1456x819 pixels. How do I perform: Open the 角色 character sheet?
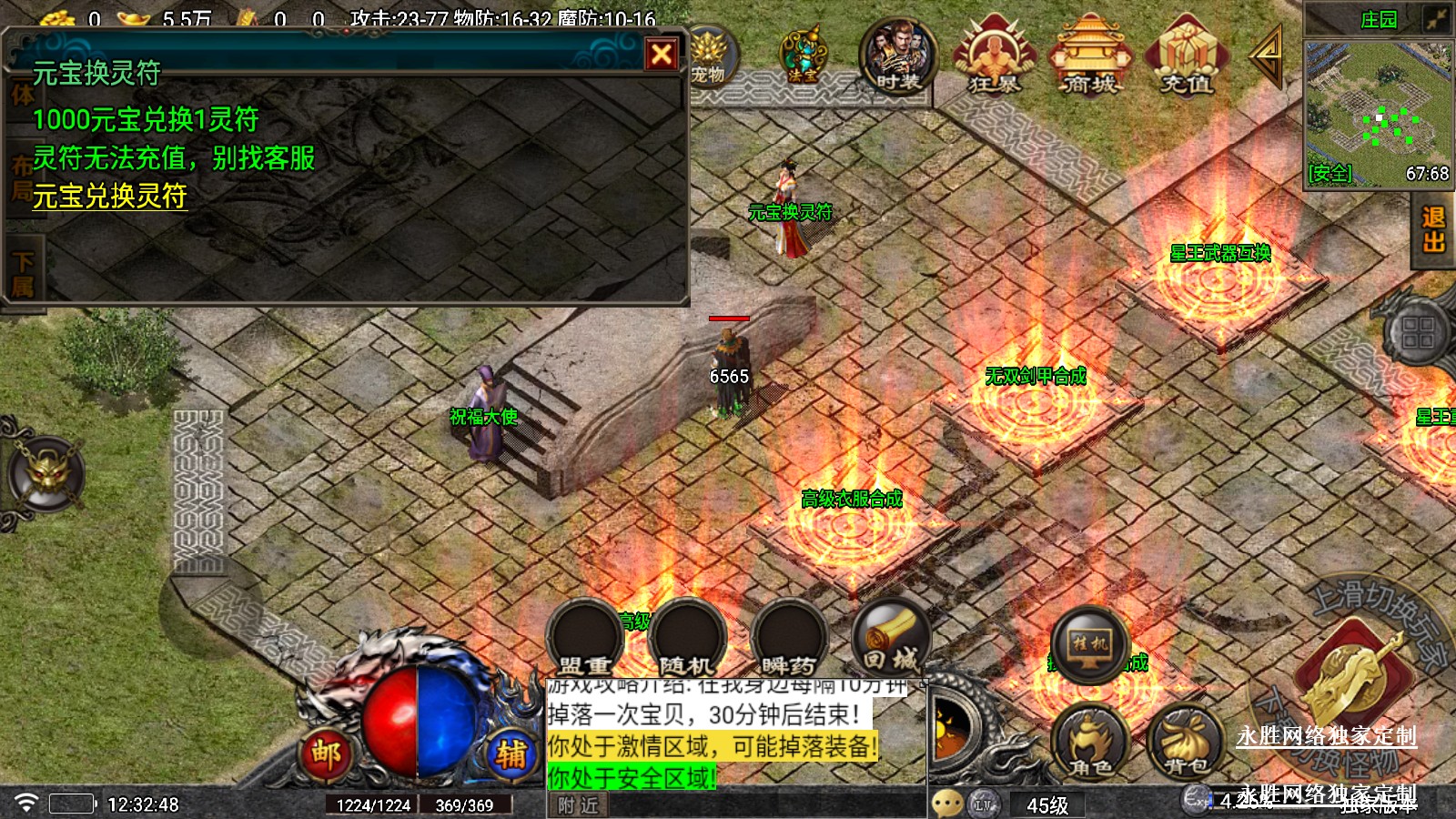pyautogui.click(x=1089, y=742)
